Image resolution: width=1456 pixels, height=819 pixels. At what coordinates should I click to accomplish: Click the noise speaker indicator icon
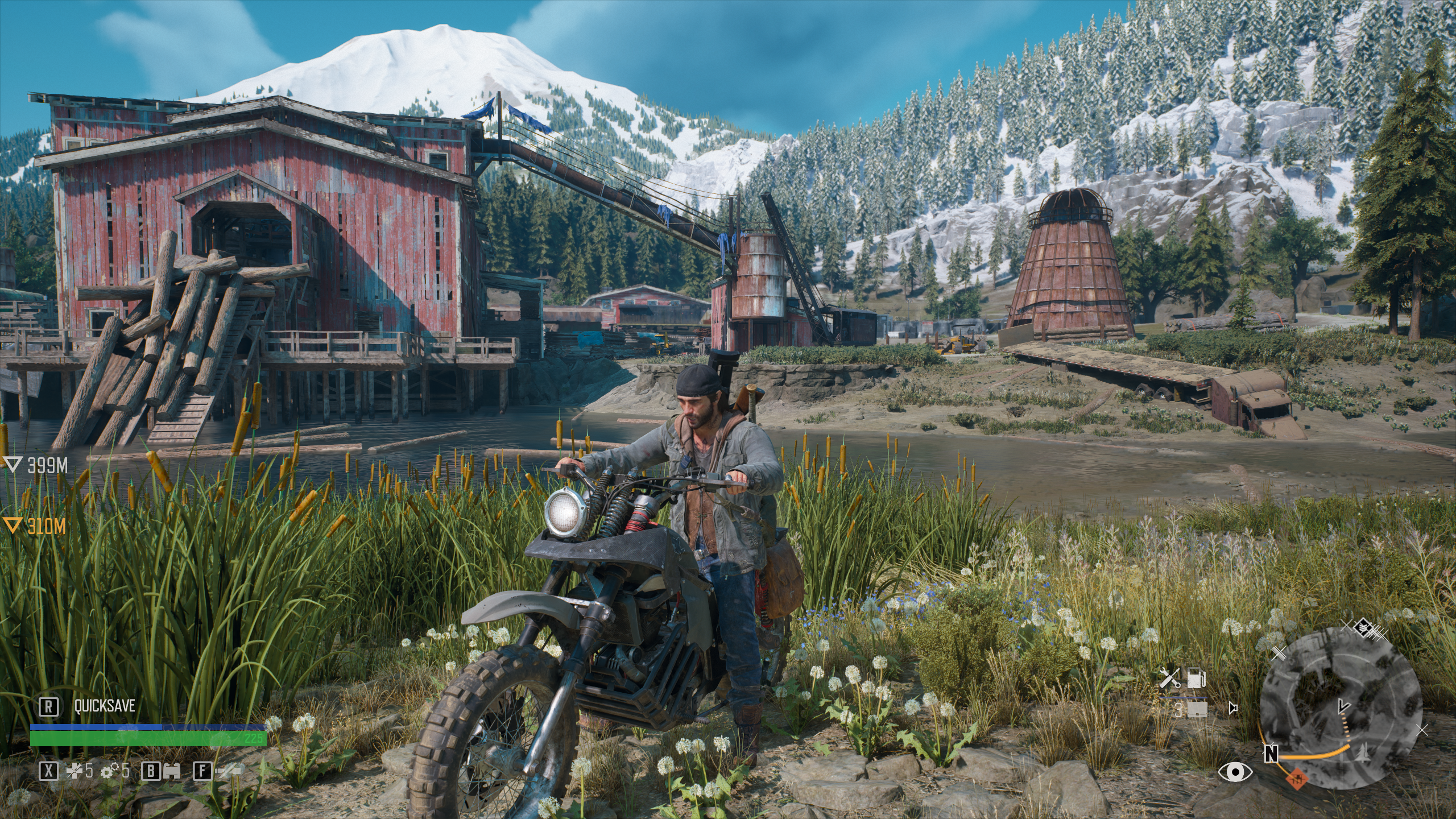[x=1232, y=709]
